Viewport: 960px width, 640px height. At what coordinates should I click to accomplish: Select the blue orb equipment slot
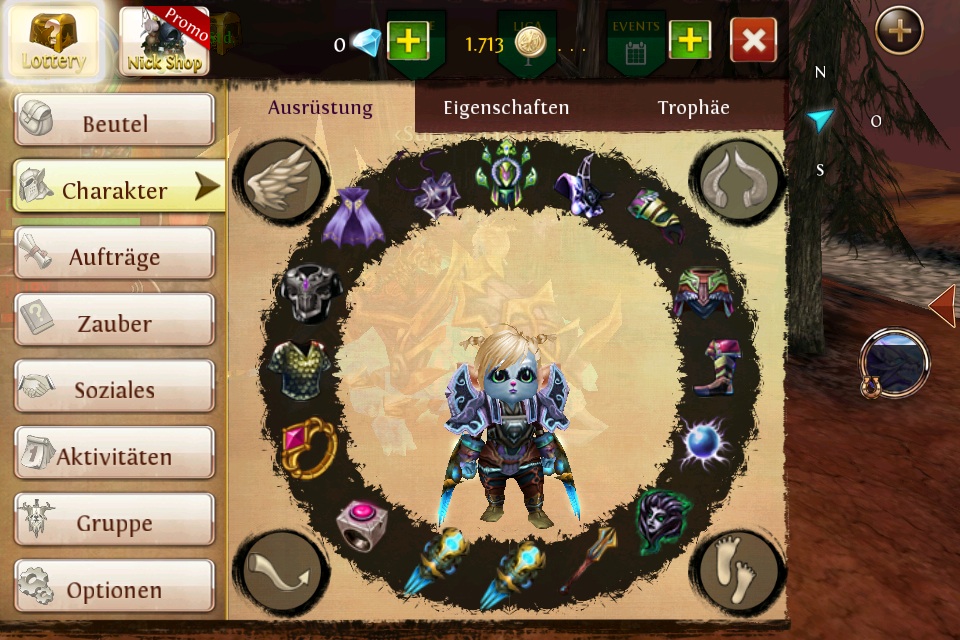pos(704,444)
